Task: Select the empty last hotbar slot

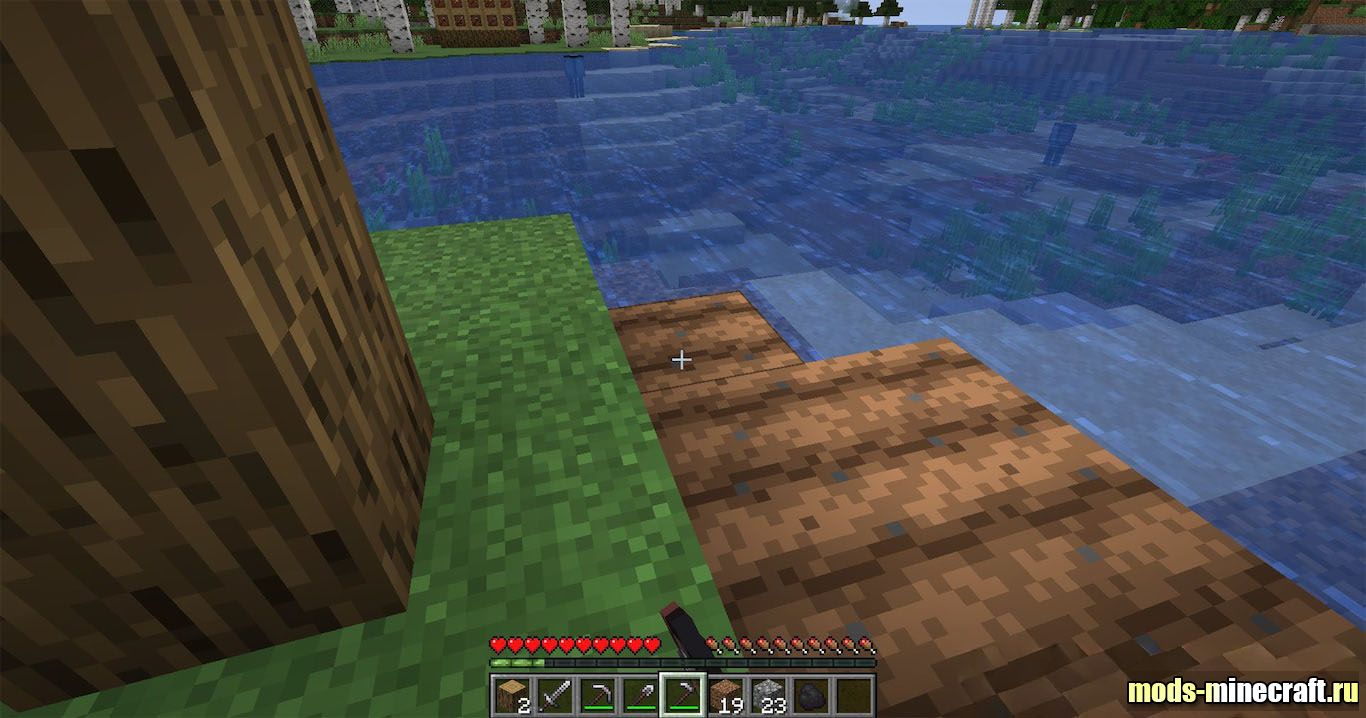Action: point(854,694)
